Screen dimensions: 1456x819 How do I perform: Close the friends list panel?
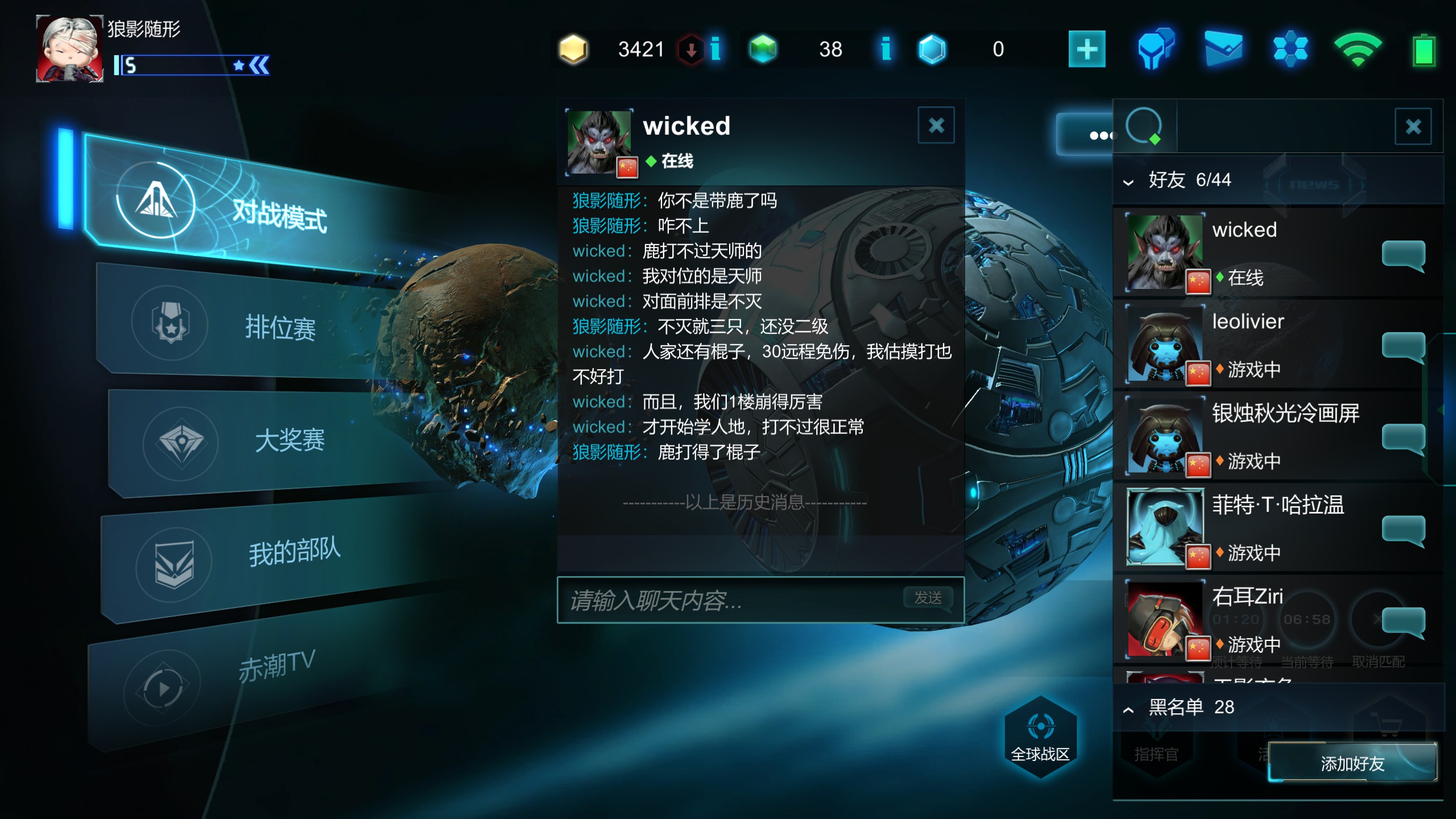click(x=1413, y=126)
